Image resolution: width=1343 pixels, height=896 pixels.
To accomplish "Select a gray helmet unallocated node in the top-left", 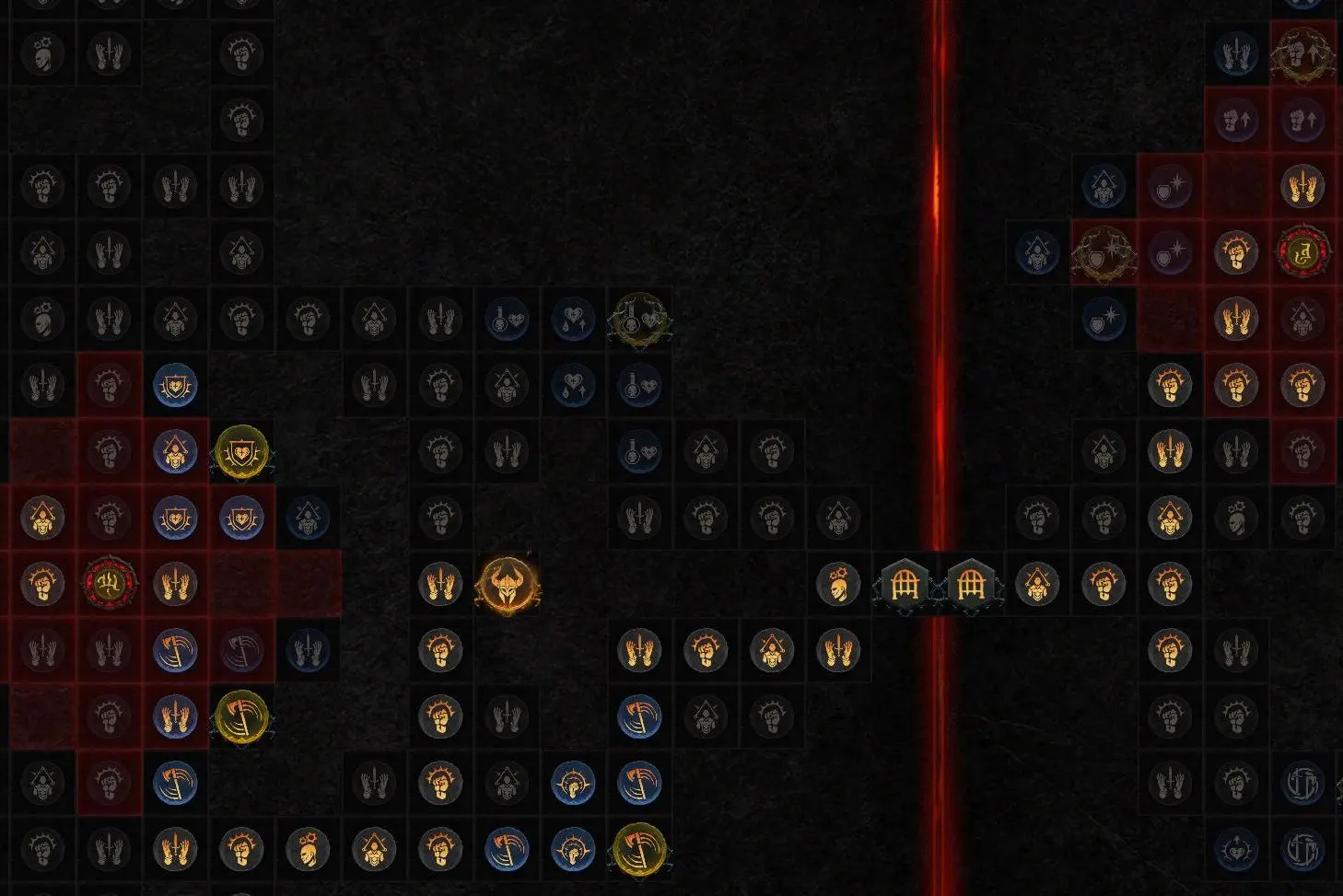I will coord(42,53).
